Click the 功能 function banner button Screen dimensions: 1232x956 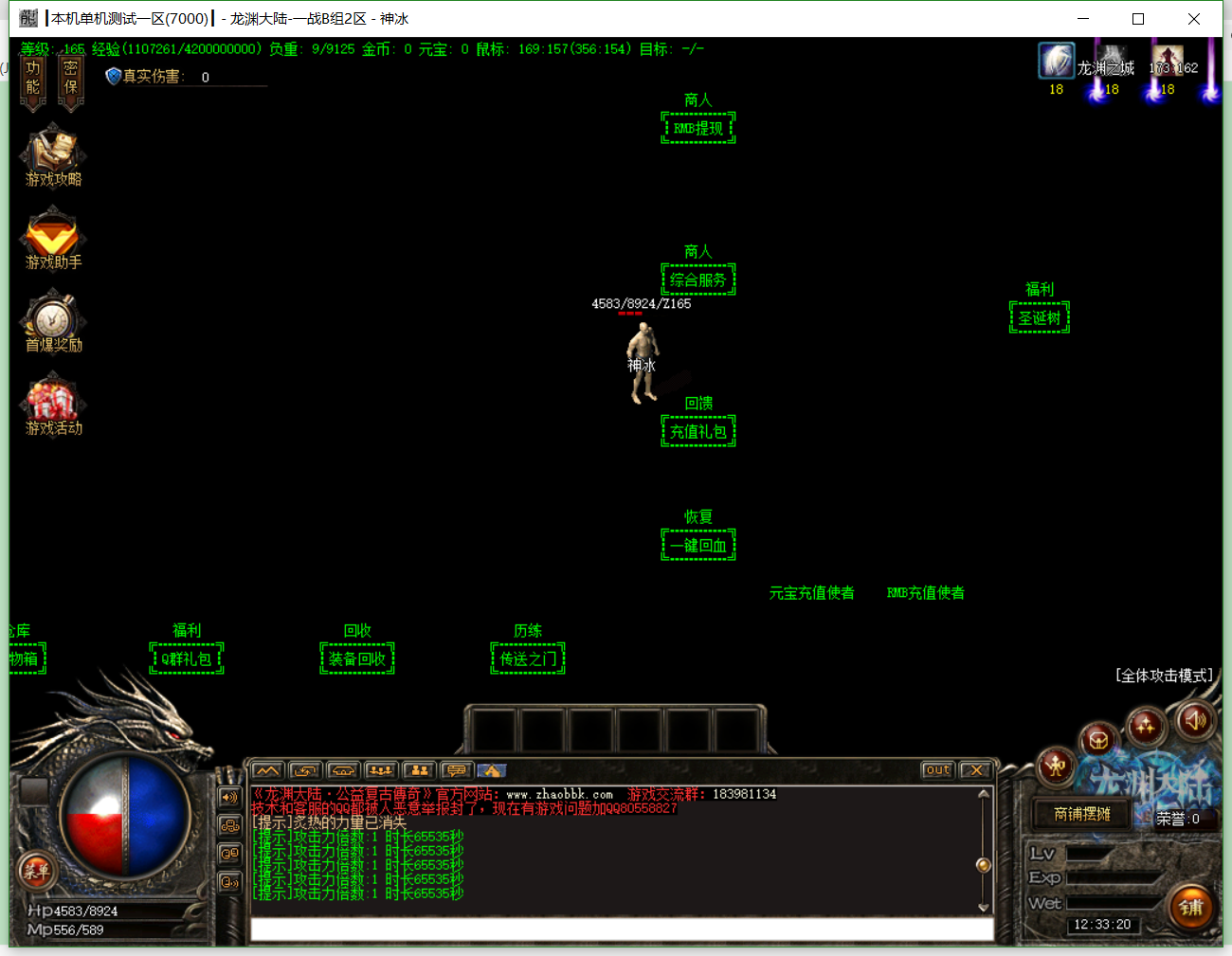33,80
